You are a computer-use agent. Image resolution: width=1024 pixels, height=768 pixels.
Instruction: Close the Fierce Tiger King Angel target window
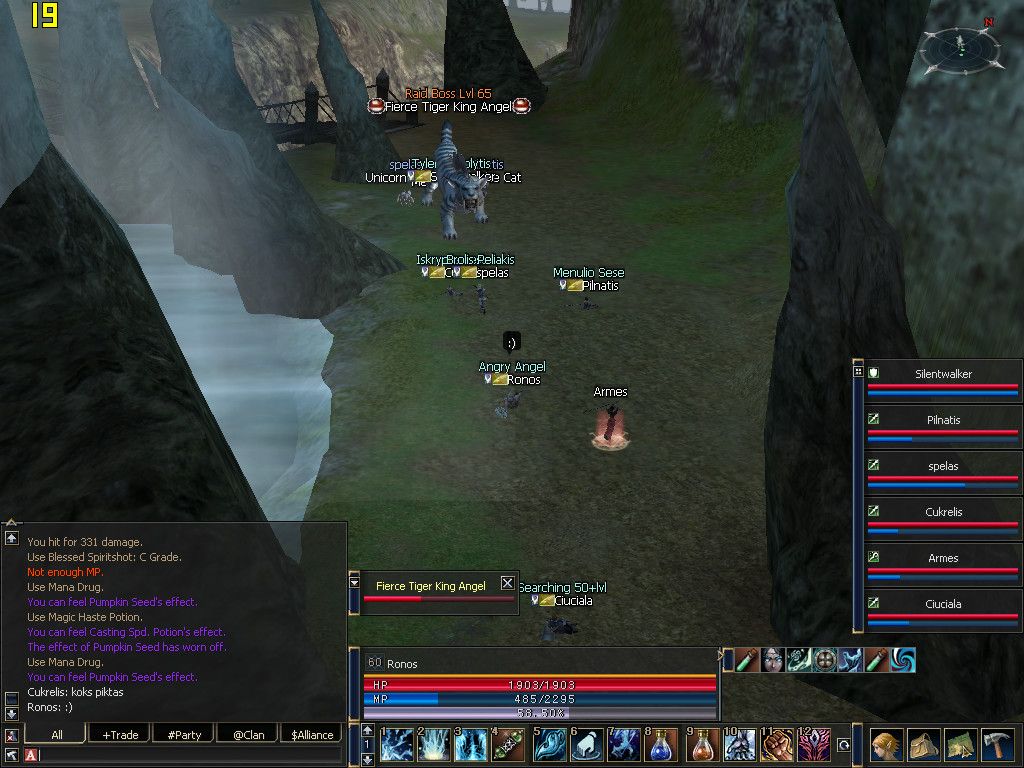[507, 583]
